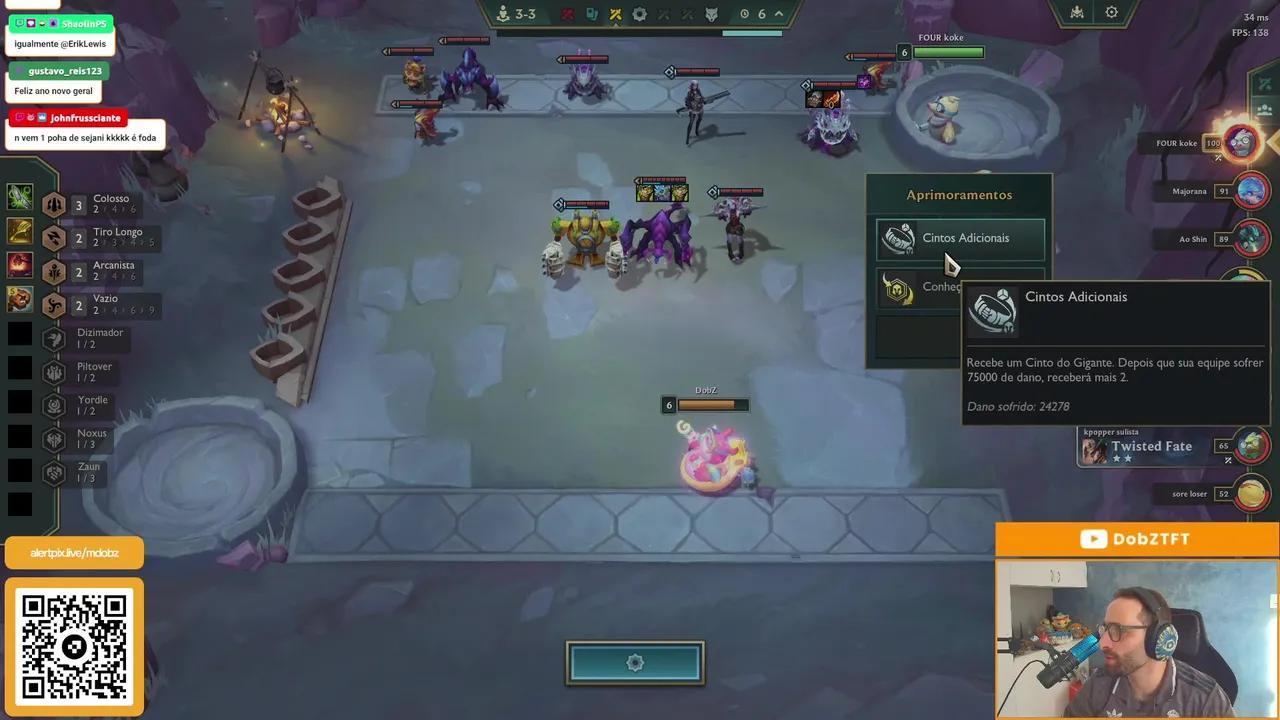This screenshot has width=1280, height=720.
Task: Click the wolf icon in the top scoreboard bar
Action: [x=710, y=15]
